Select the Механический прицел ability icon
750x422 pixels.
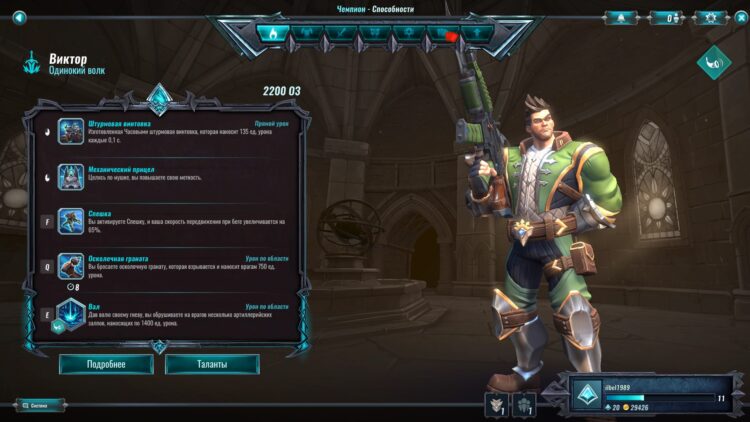(71, 176)
